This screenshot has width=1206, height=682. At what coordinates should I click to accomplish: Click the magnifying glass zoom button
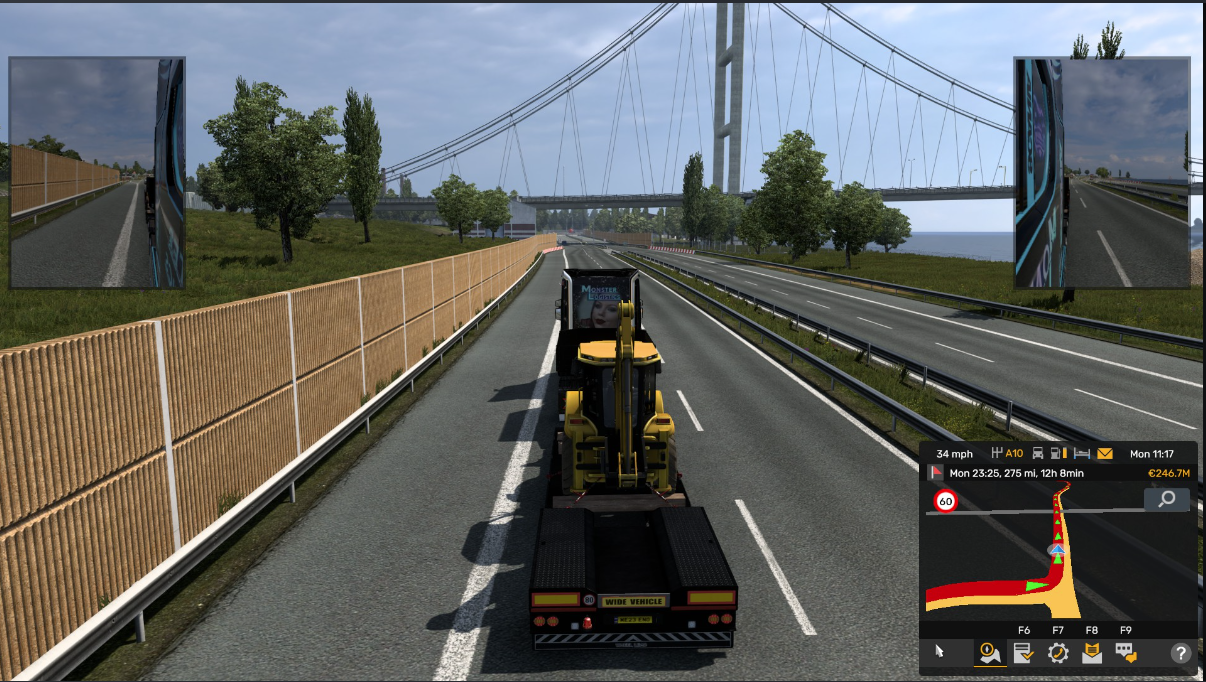[1166, 499]
